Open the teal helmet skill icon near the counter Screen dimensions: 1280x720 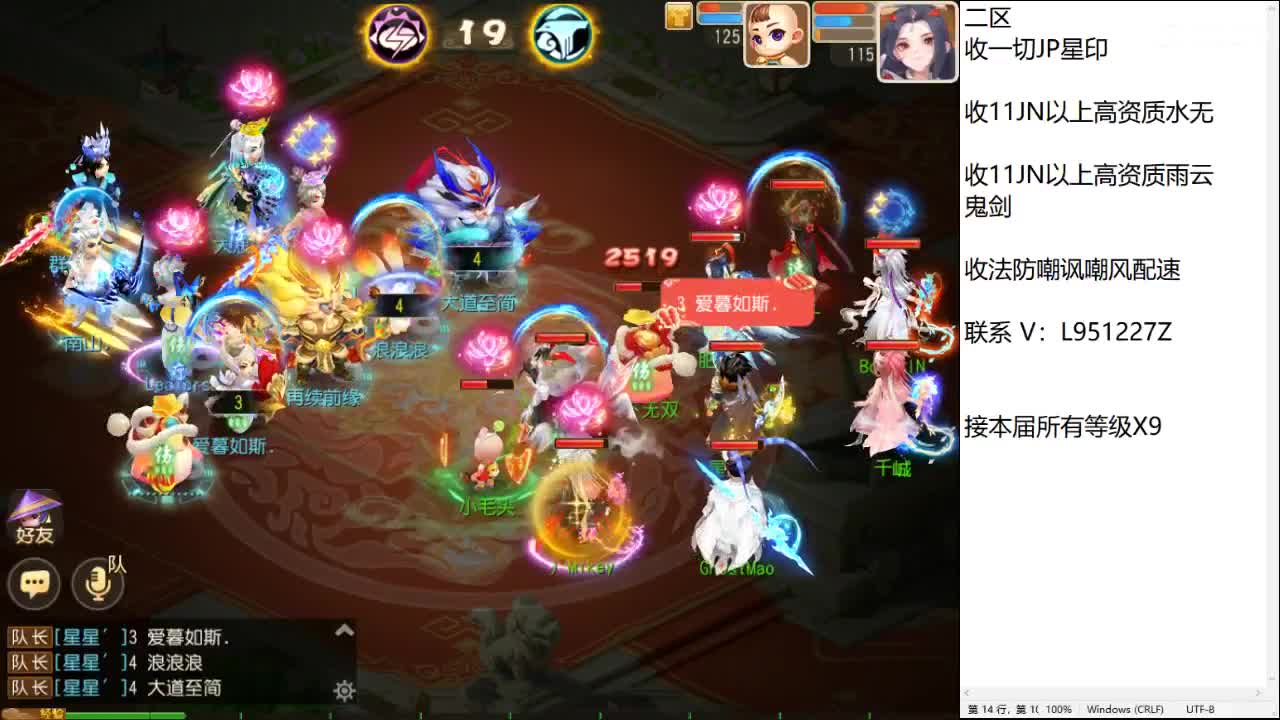(563, 32)
